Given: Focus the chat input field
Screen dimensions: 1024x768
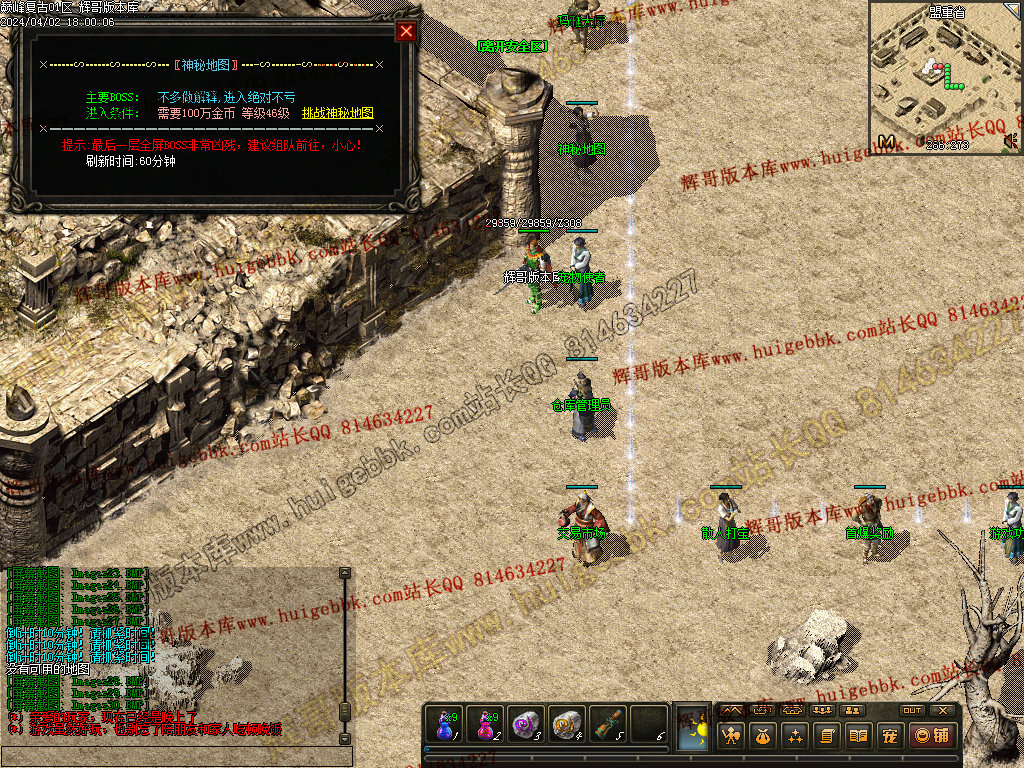Looking at the screenshot, I should [x=175, y=756].
